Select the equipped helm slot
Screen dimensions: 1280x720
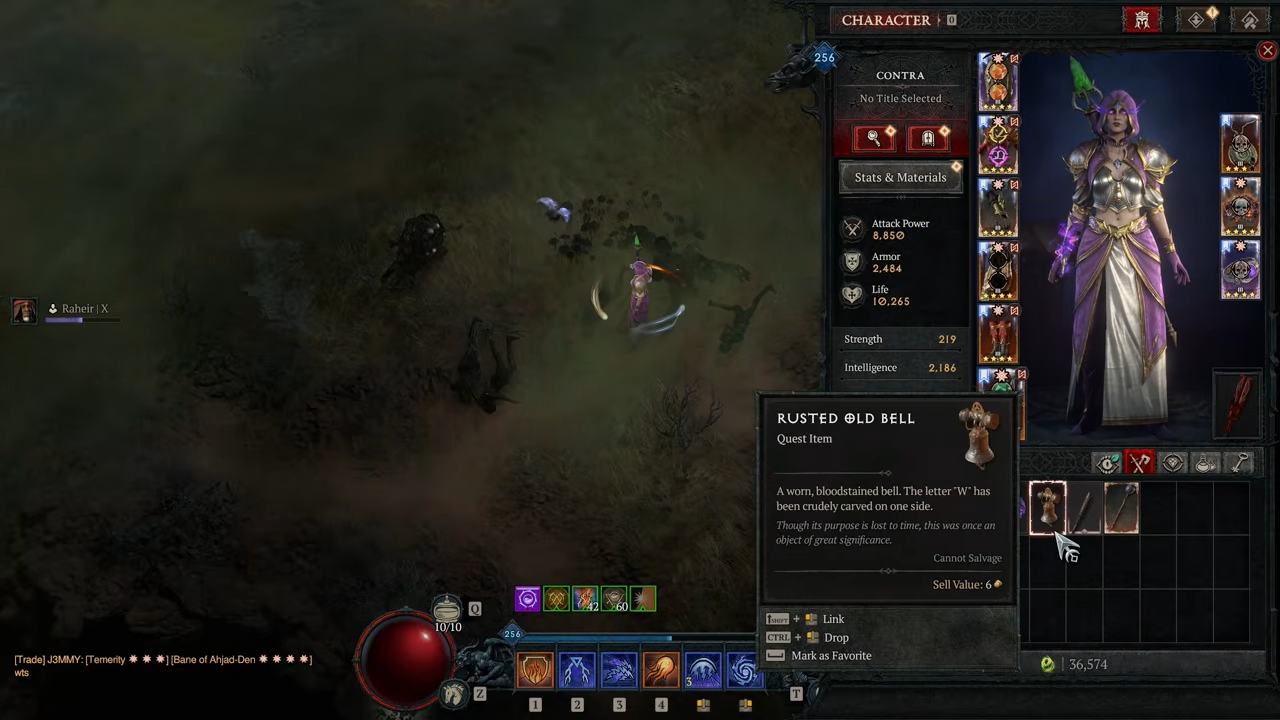point(998,82)
